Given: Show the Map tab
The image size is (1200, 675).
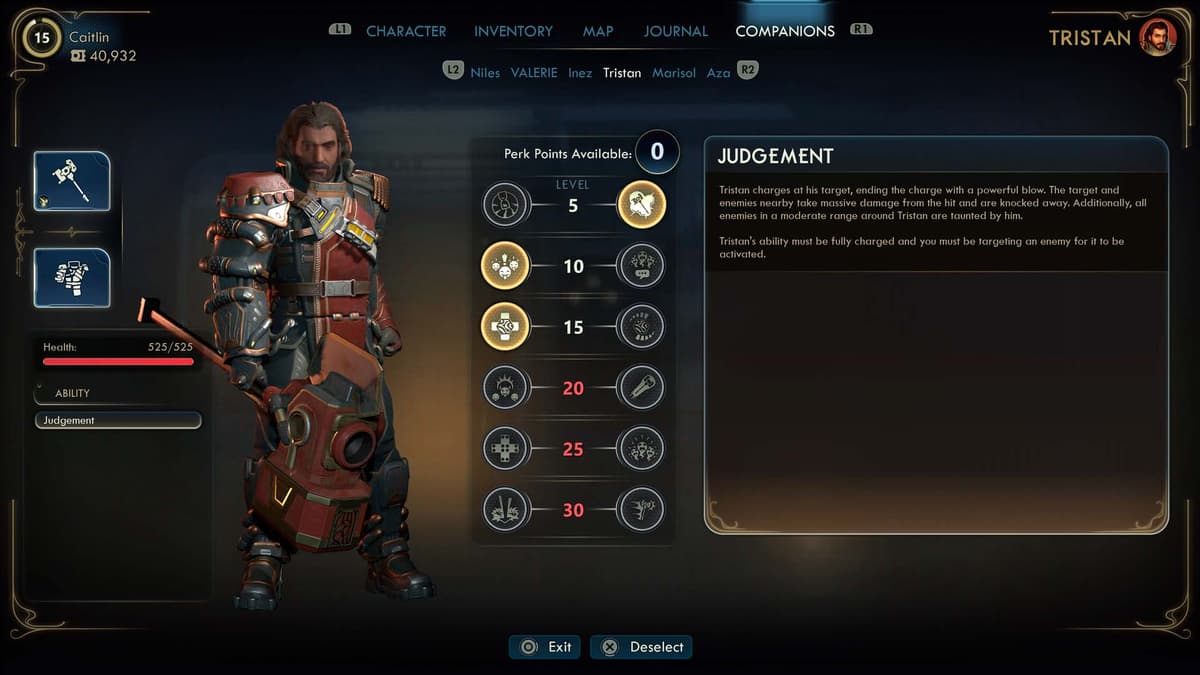Looking at the screenshot, I should 598,31.
